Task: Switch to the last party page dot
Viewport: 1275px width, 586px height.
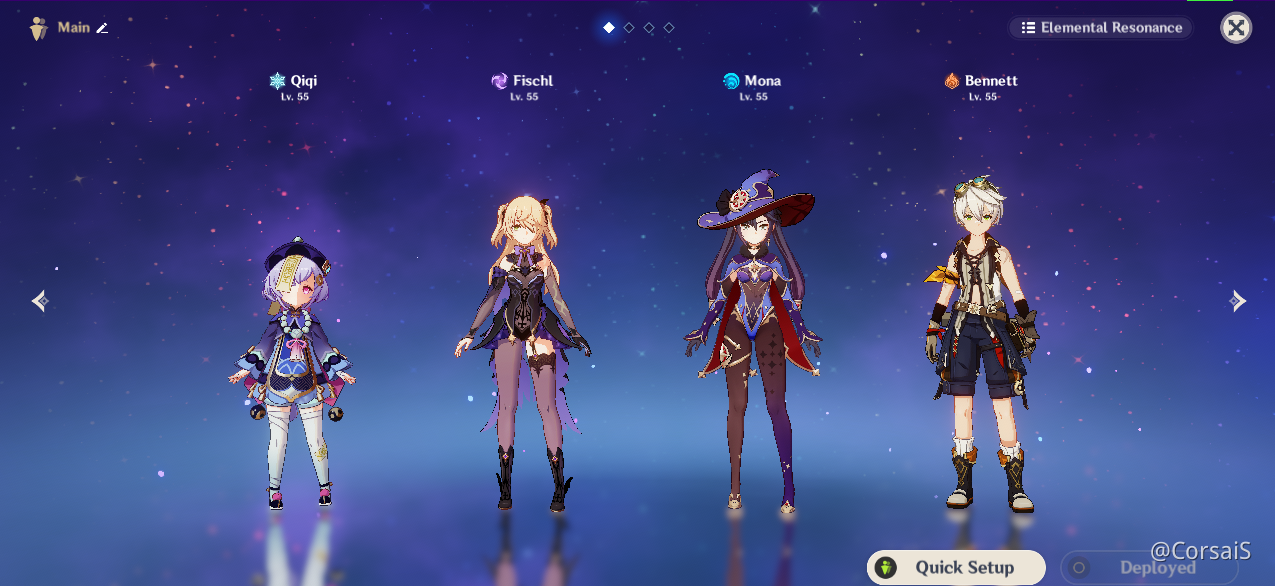Action: [669, 28]
